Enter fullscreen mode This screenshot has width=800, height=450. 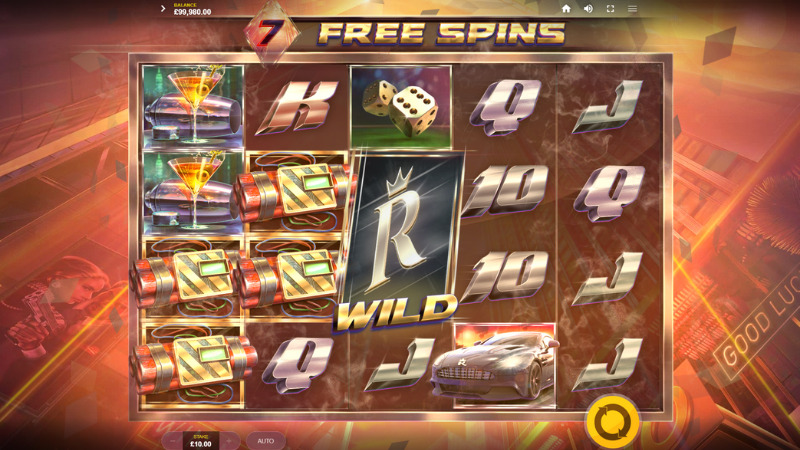(610, 9)
